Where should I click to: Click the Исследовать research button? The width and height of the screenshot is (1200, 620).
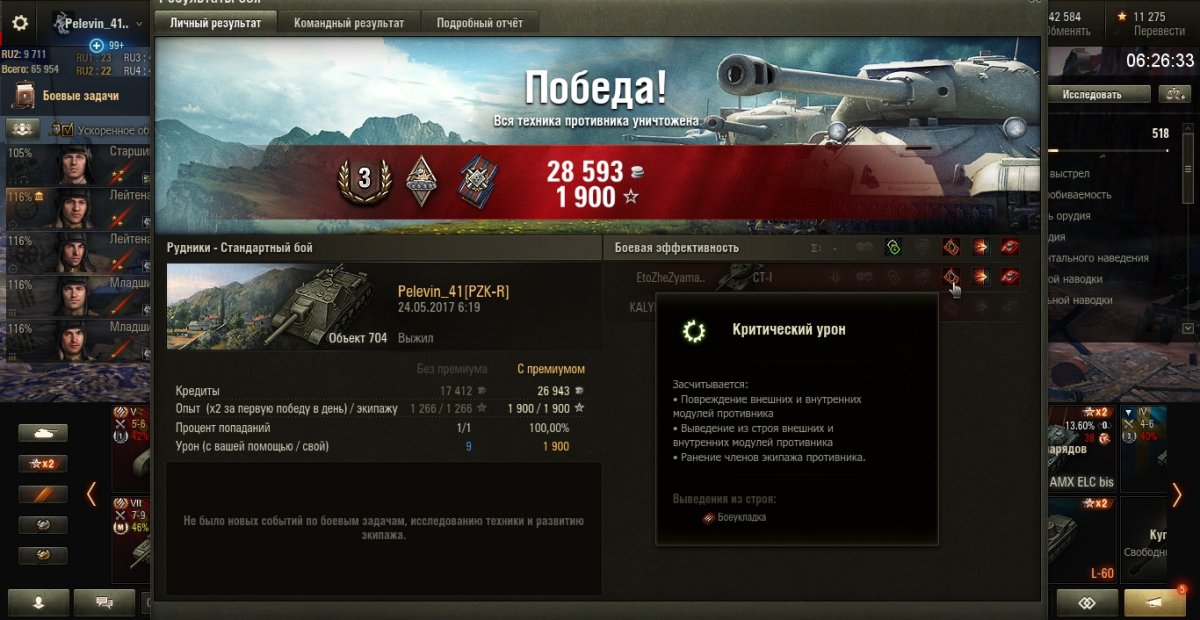click(1091, 94)
